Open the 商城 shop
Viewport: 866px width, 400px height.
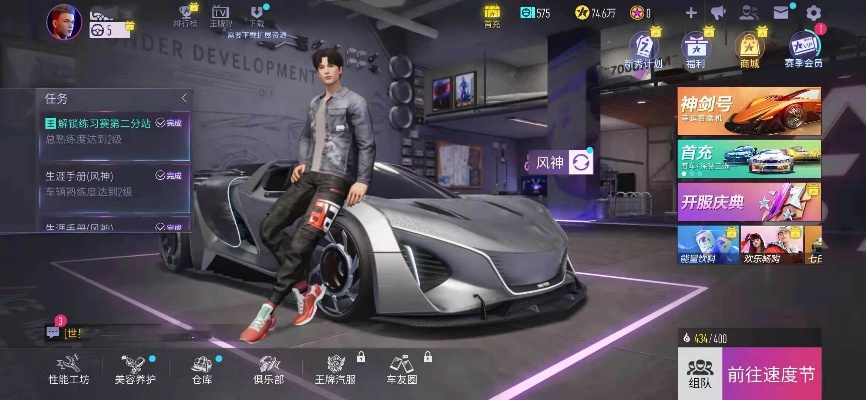coord(747,47)
